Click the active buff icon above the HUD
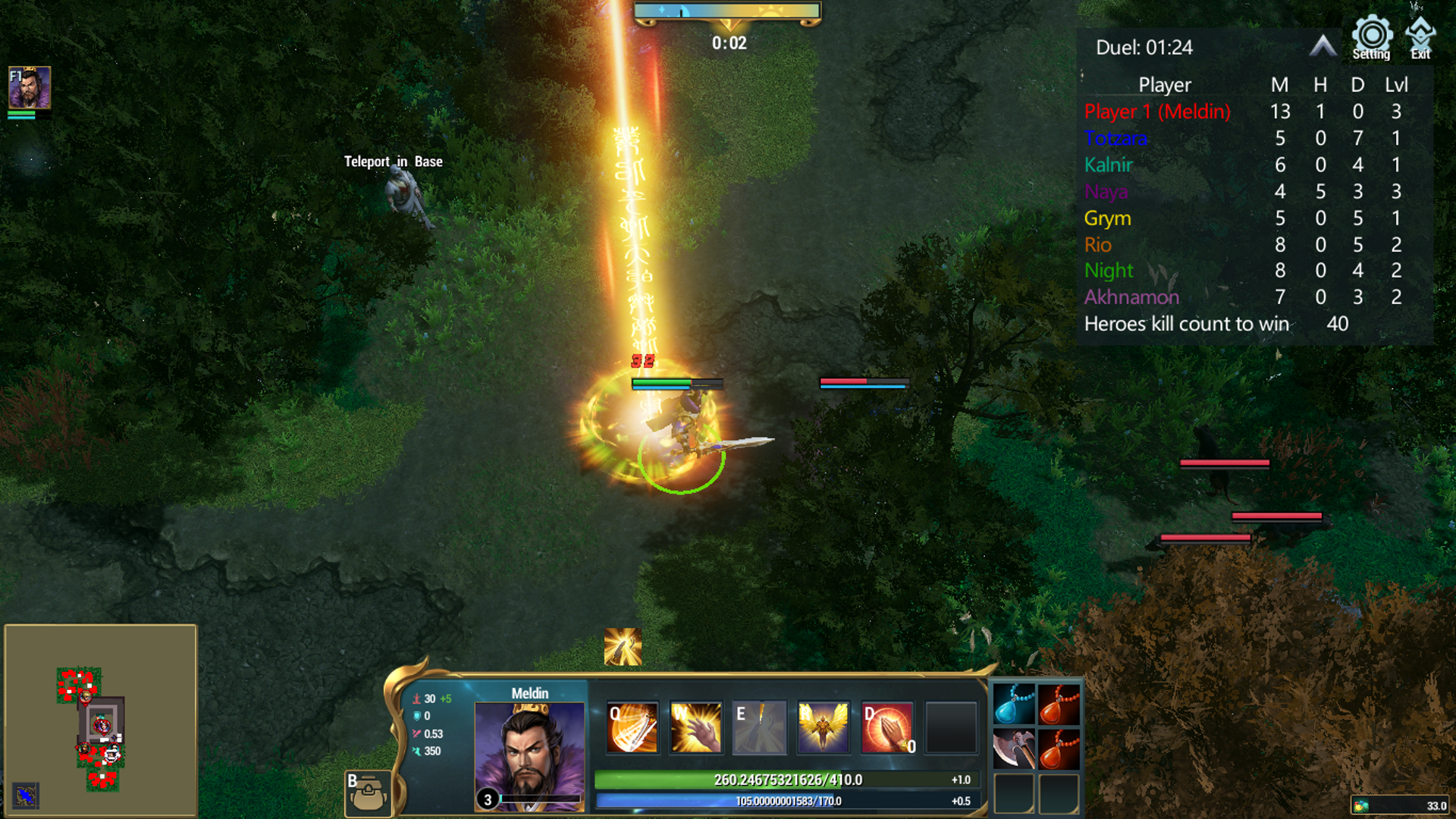Viewport: 1456px width, 819px height. coord(623,647)
